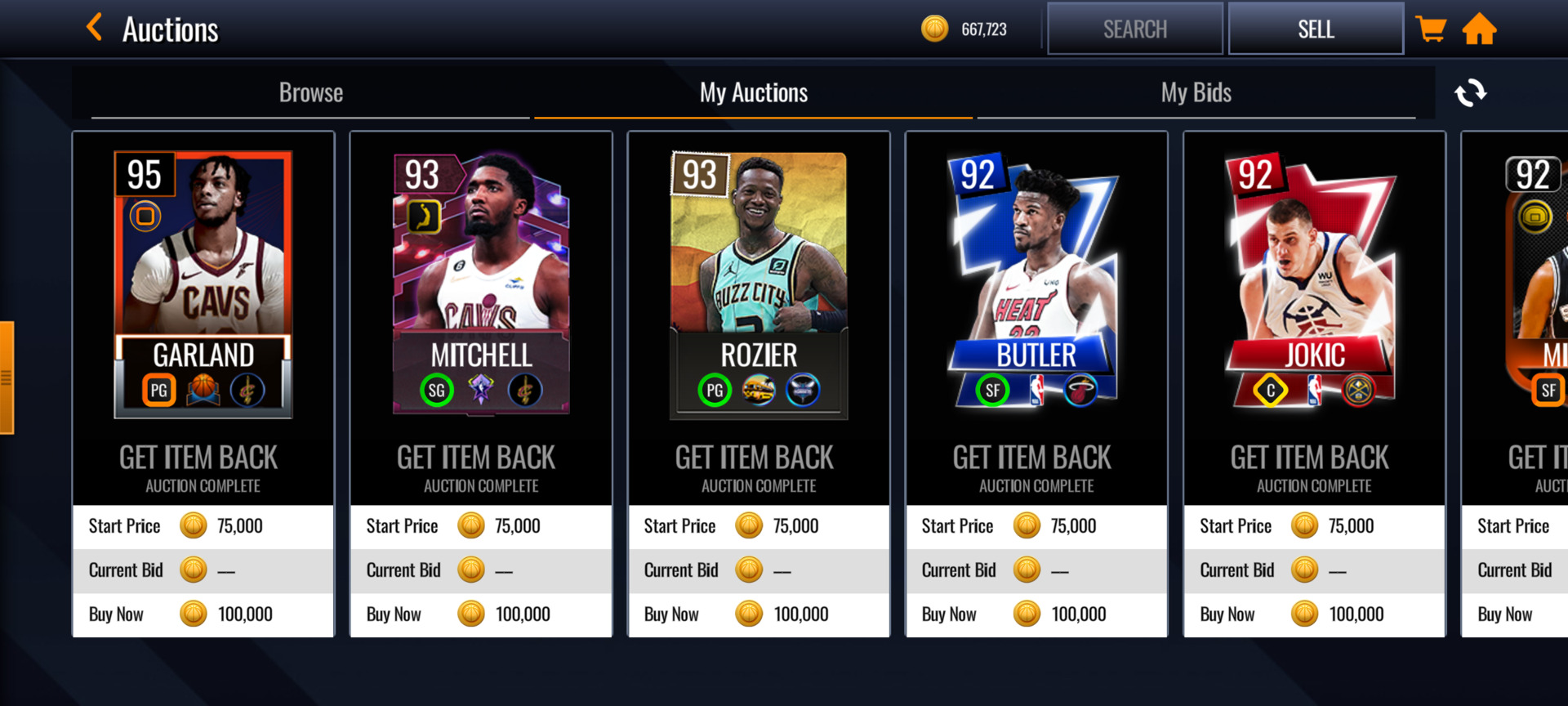Open the shopping cart store
Screen dimensions: 1568x706
tap(1430, 29)
